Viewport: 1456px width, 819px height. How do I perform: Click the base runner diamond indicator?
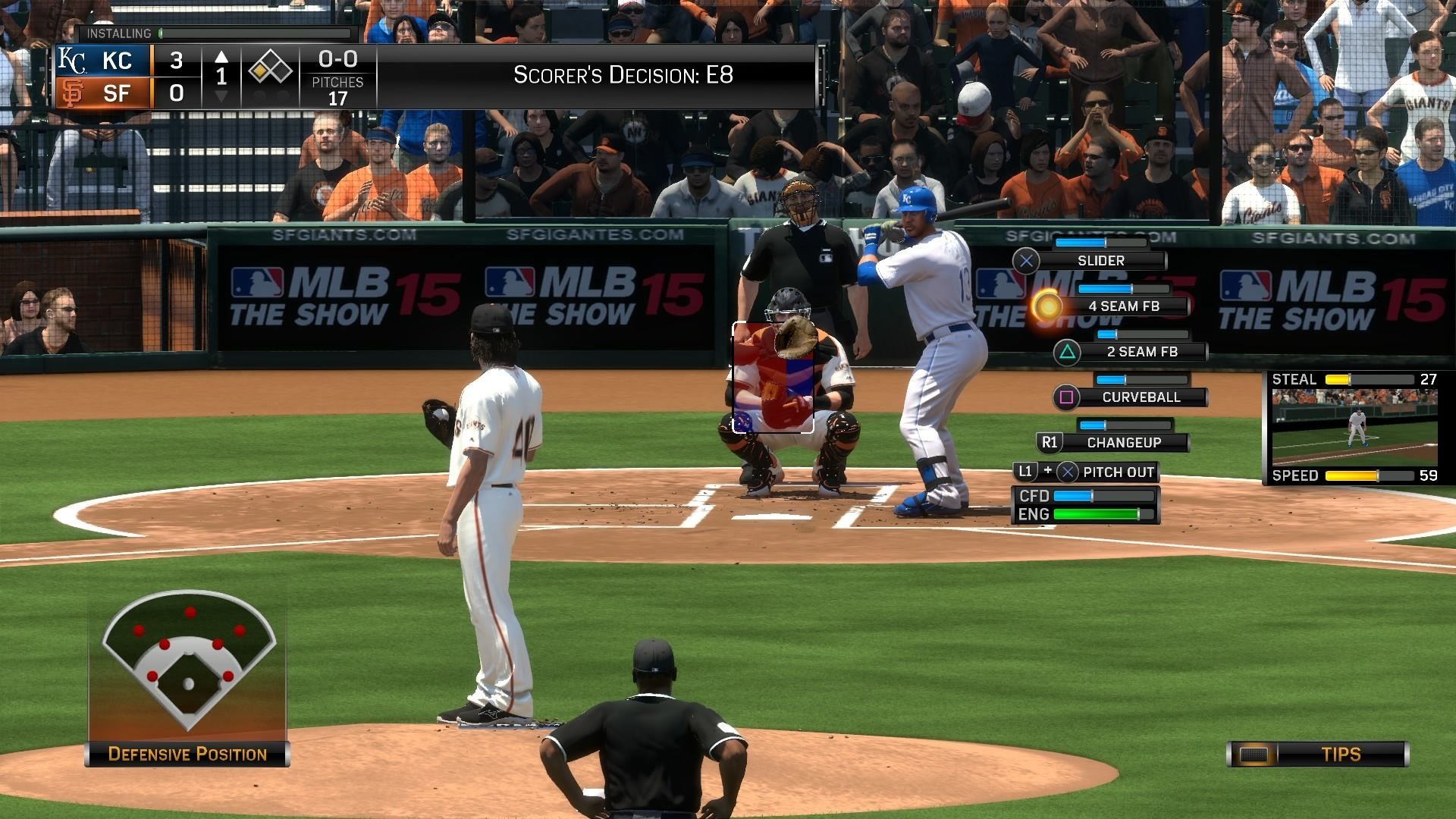click(270, 71)
